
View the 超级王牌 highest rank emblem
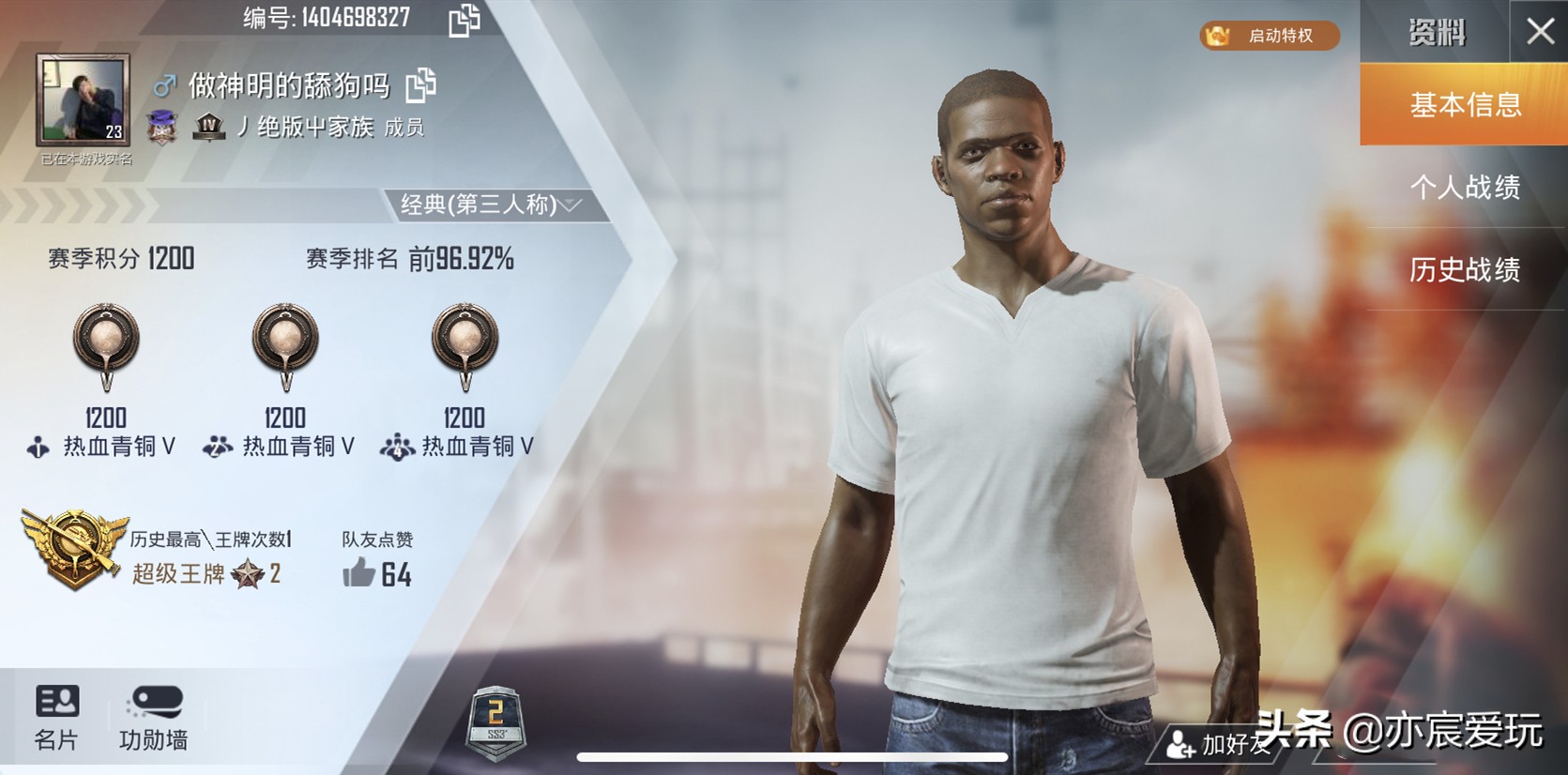[73, 549]
